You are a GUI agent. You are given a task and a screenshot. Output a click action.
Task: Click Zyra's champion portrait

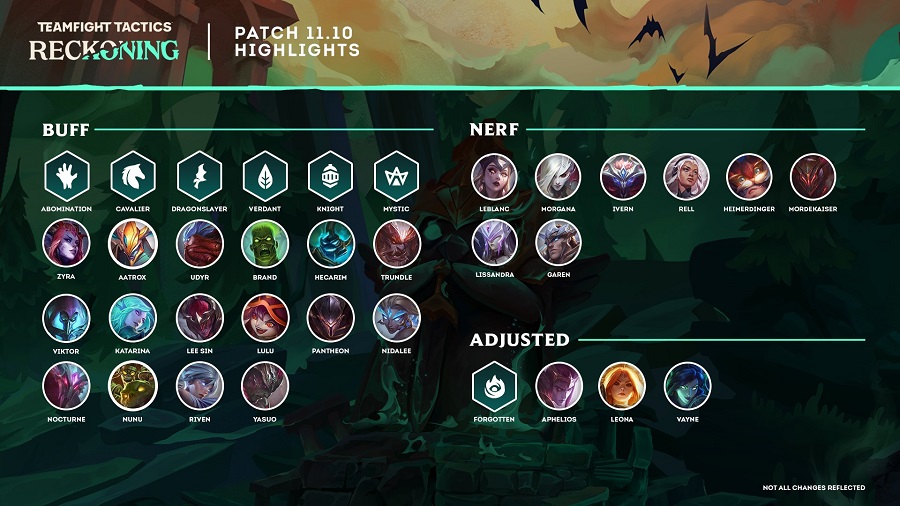[x=66, y=244]
